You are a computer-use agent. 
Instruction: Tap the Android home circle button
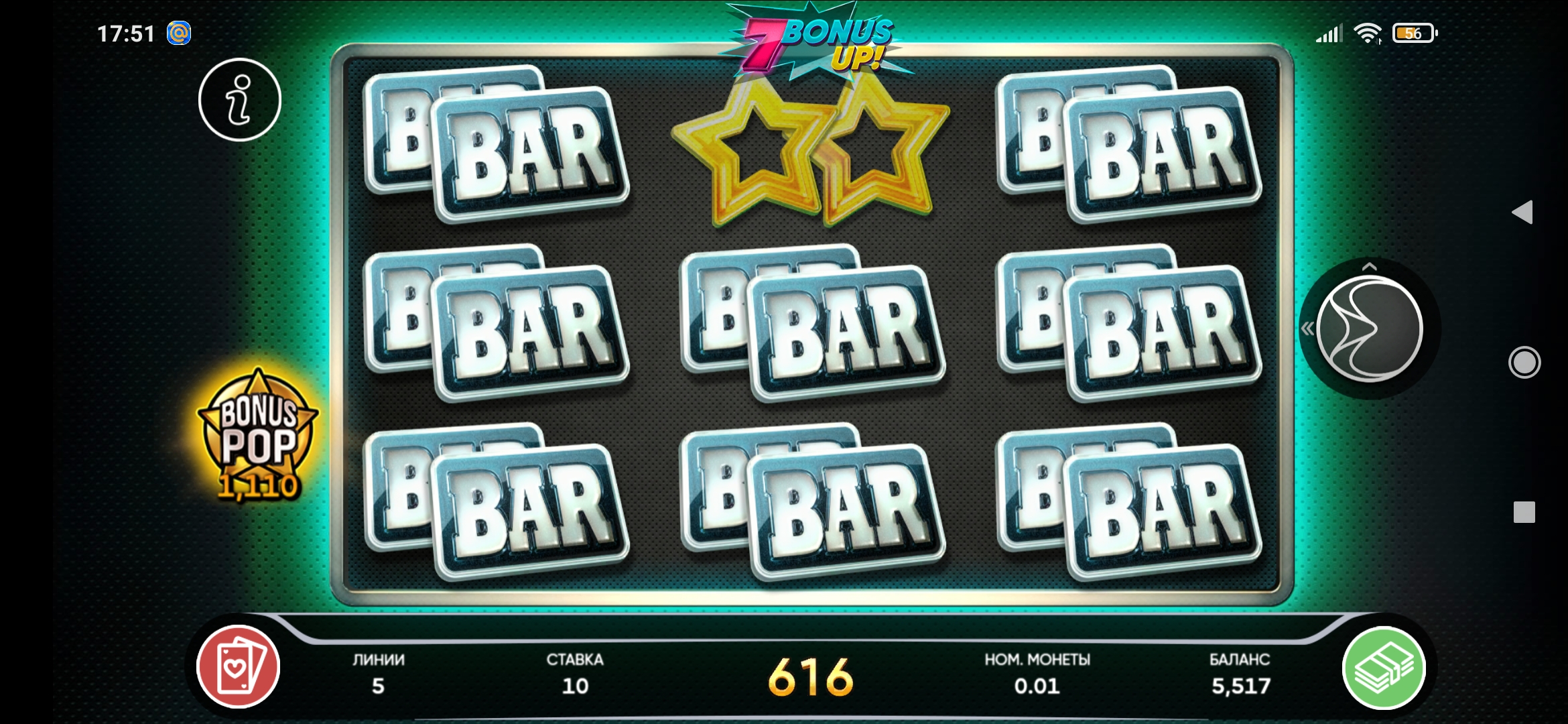point(1524,363)
